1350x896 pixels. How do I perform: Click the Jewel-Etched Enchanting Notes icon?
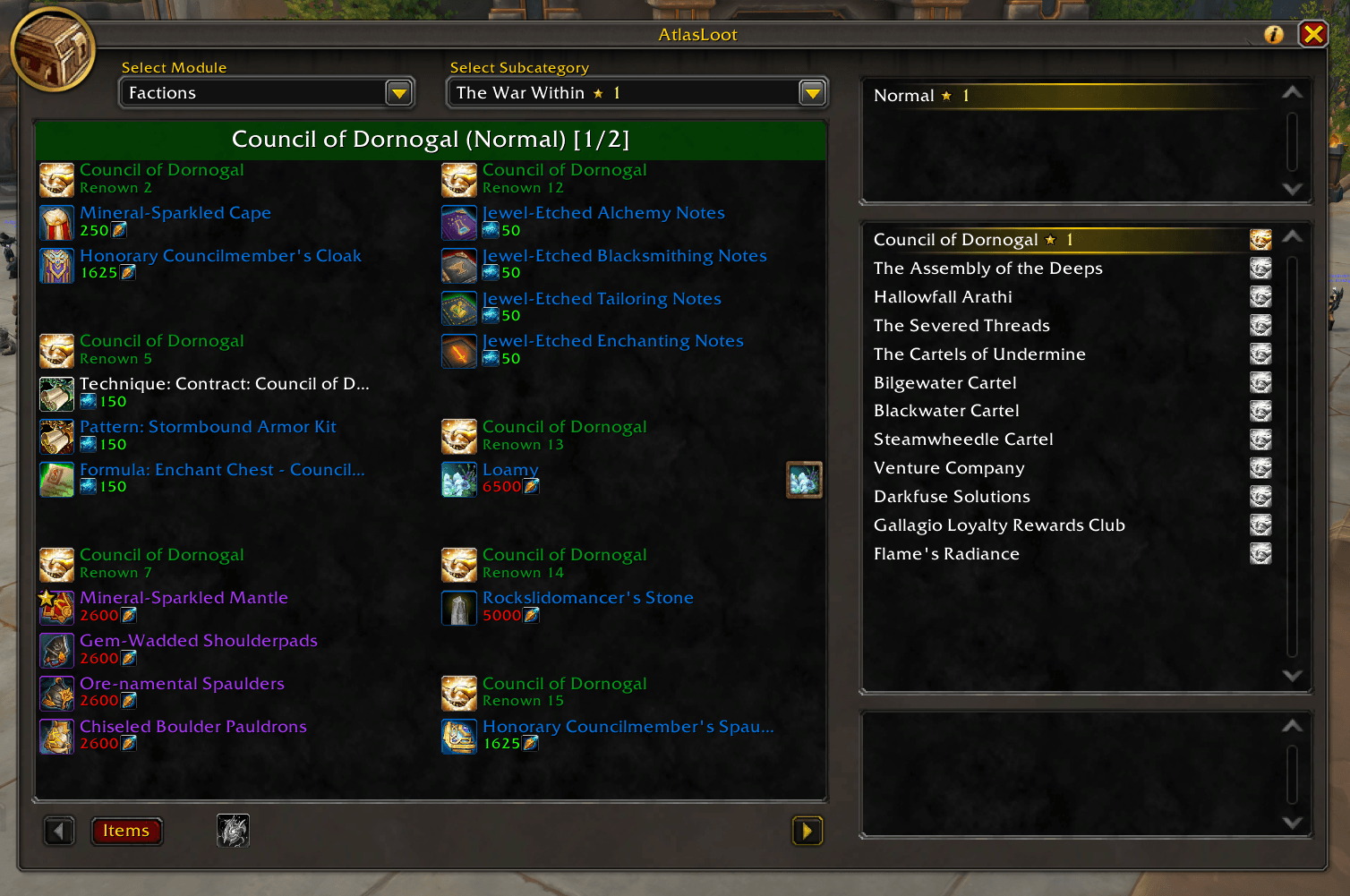click(458, 351)
